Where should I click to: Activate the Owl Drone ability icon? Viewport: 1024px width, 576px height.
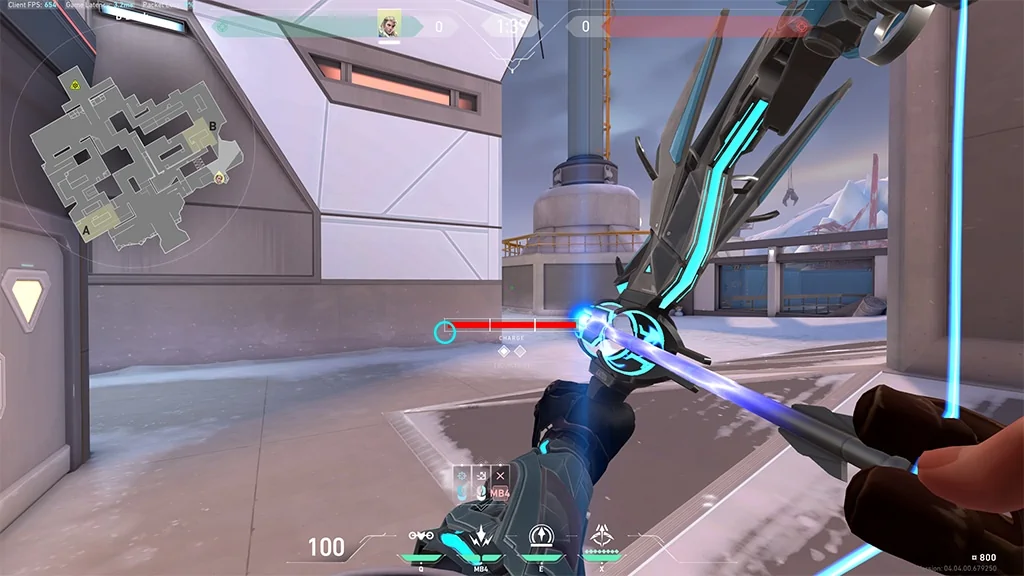click(x=421, y=536)
